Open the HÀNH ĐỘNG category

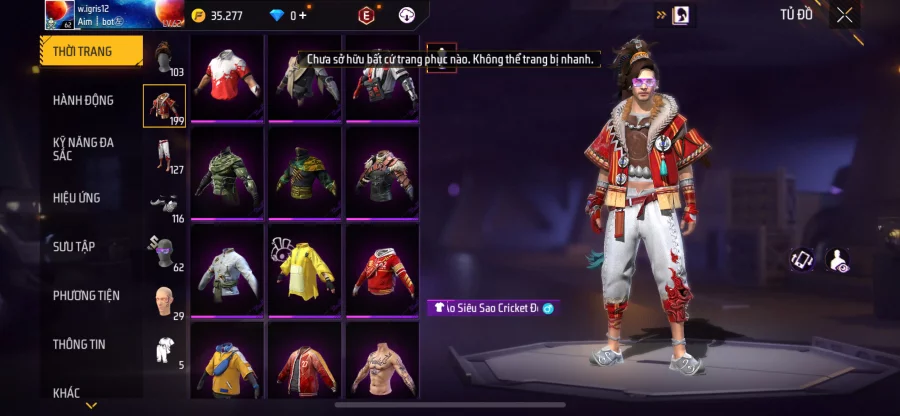83,100
